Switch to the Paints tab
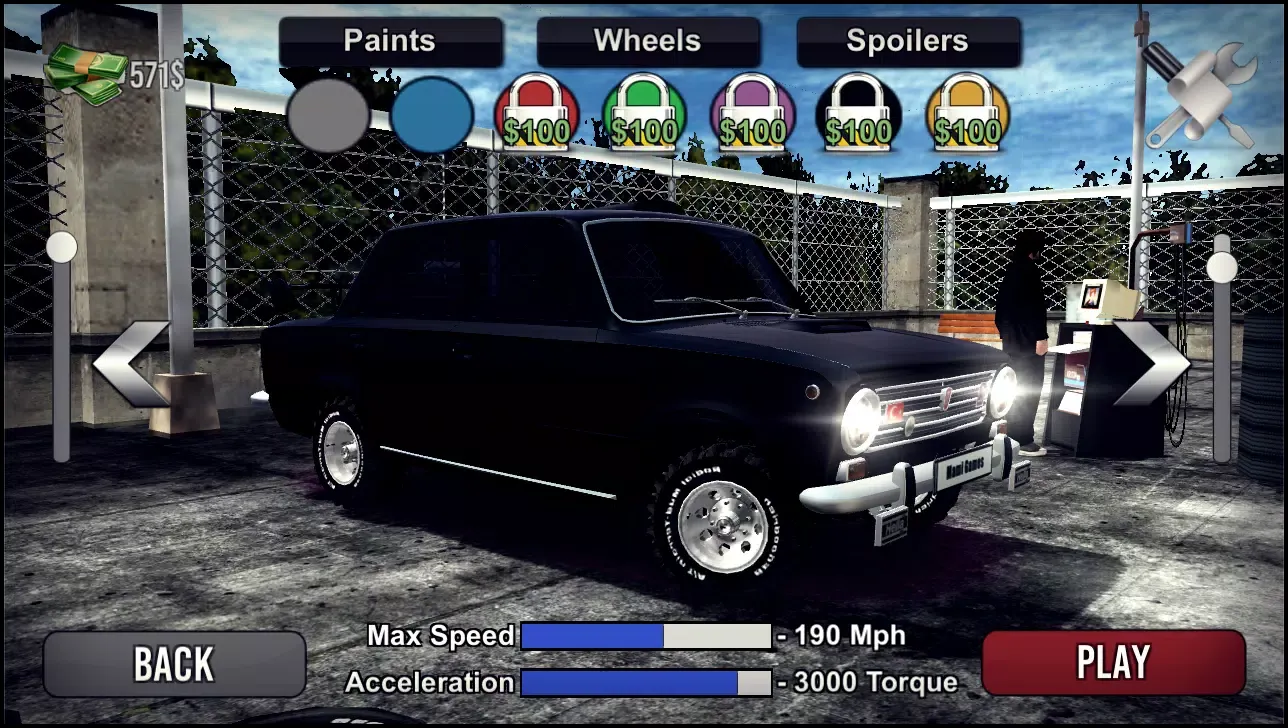Viewport: 1288px width, 728px height. pos(389,41)
